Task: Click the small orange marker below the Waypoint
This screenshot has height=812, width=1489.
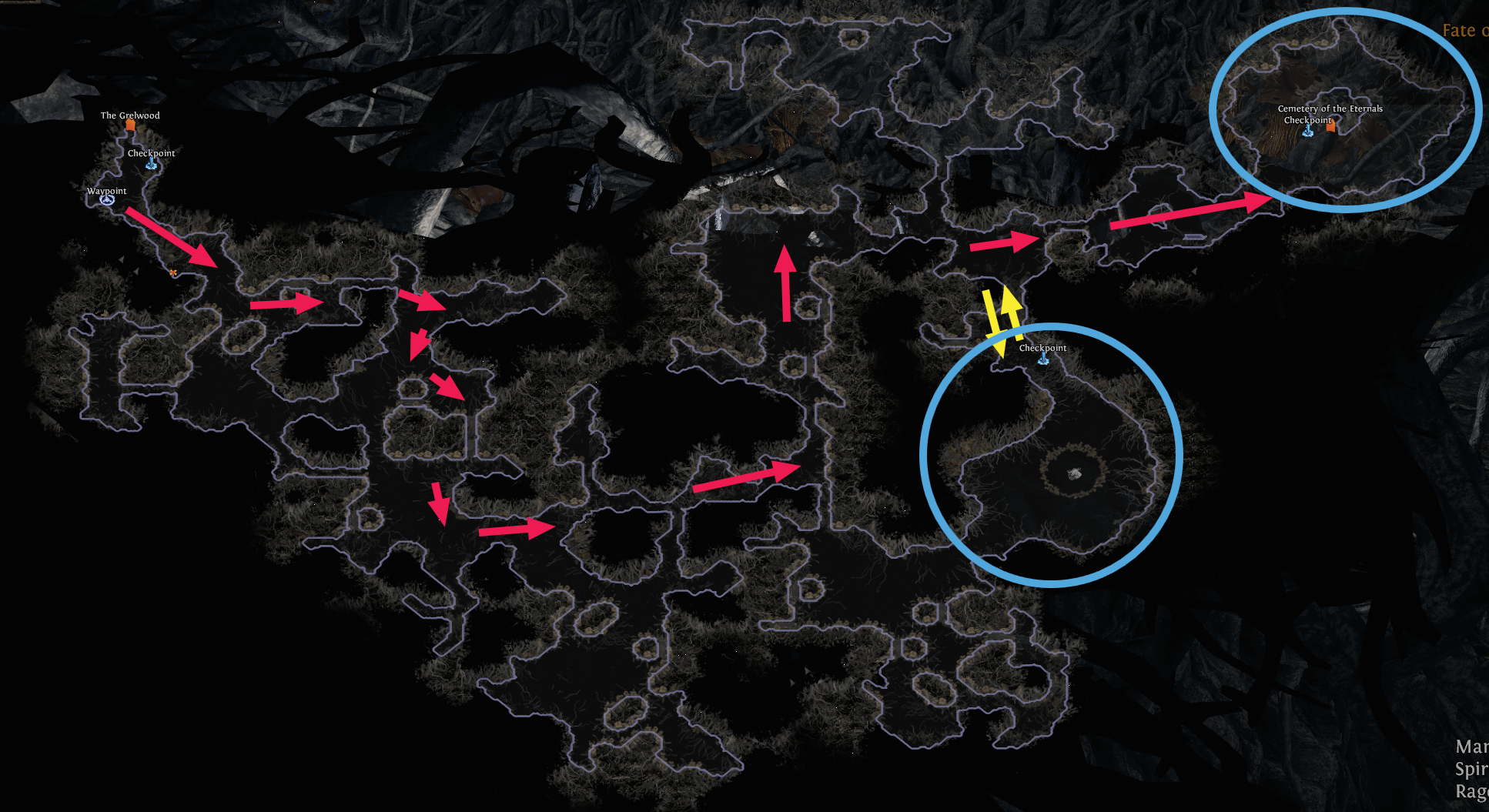Action: 172,272
